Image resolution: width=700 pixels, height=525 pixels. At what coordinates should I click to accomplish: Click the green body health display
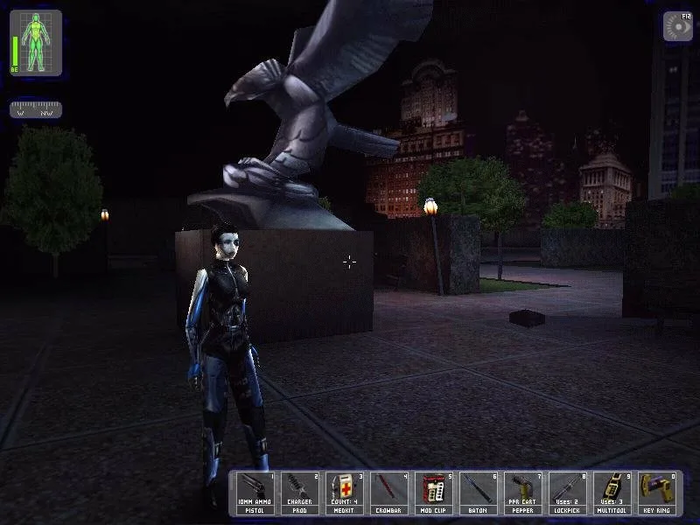tap(36, 44)
